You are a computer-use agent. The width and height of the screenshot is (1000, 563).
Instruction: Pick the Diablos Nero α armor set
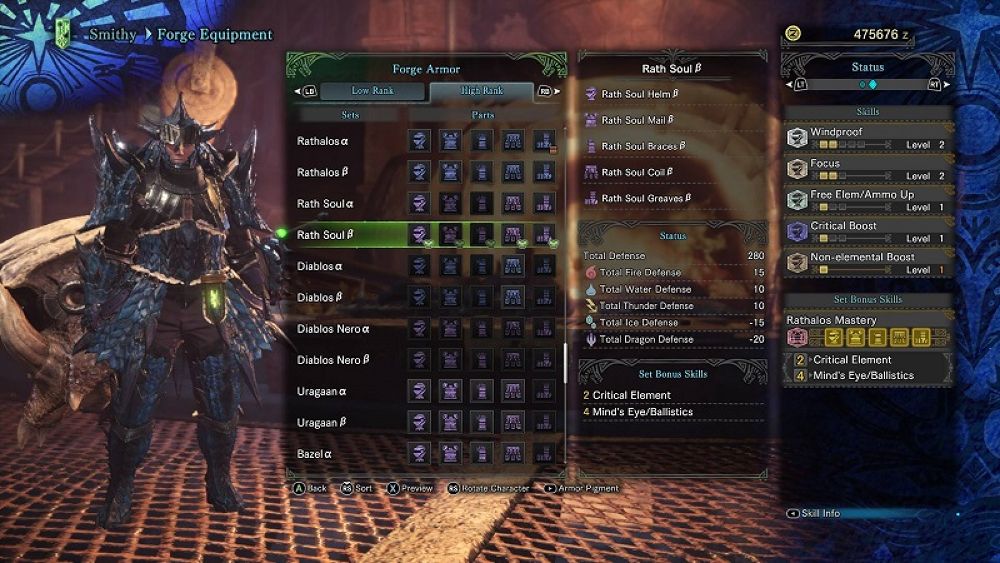[x=334, y=329]
